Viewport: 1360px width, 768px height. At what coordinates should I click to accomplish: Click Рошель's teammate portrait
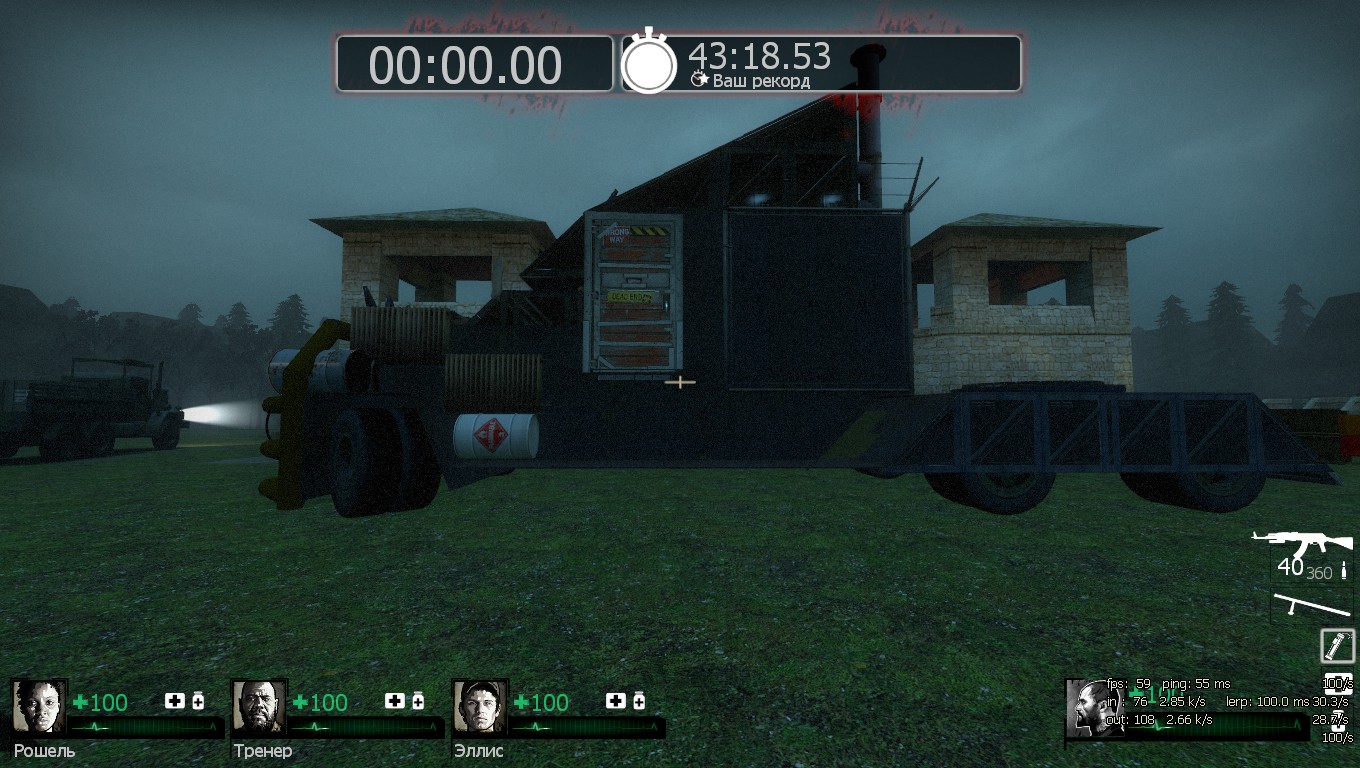click(x=38, y=707)
